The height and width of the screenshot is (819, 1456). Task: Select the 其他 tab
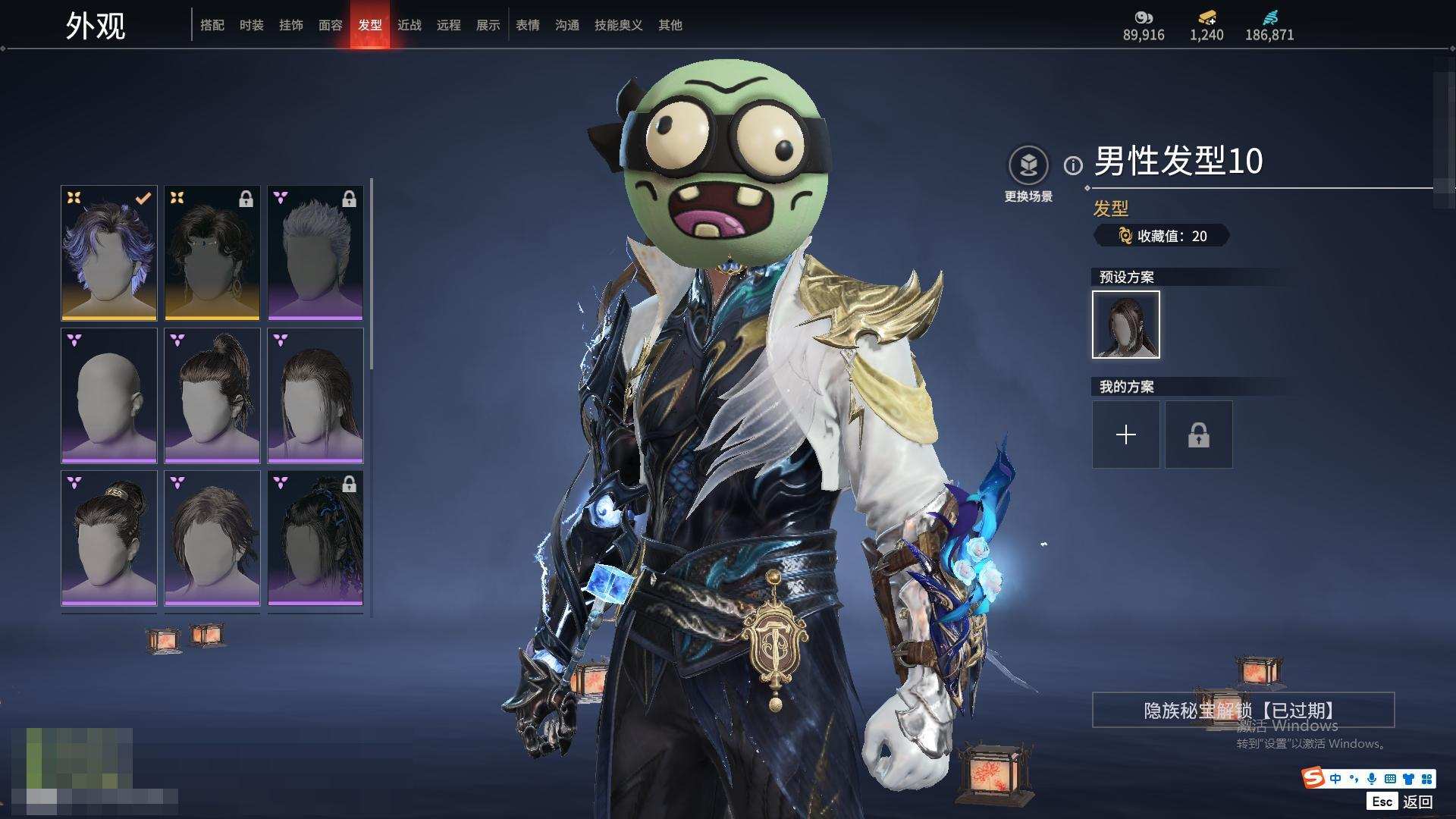[x=670, y=26]
